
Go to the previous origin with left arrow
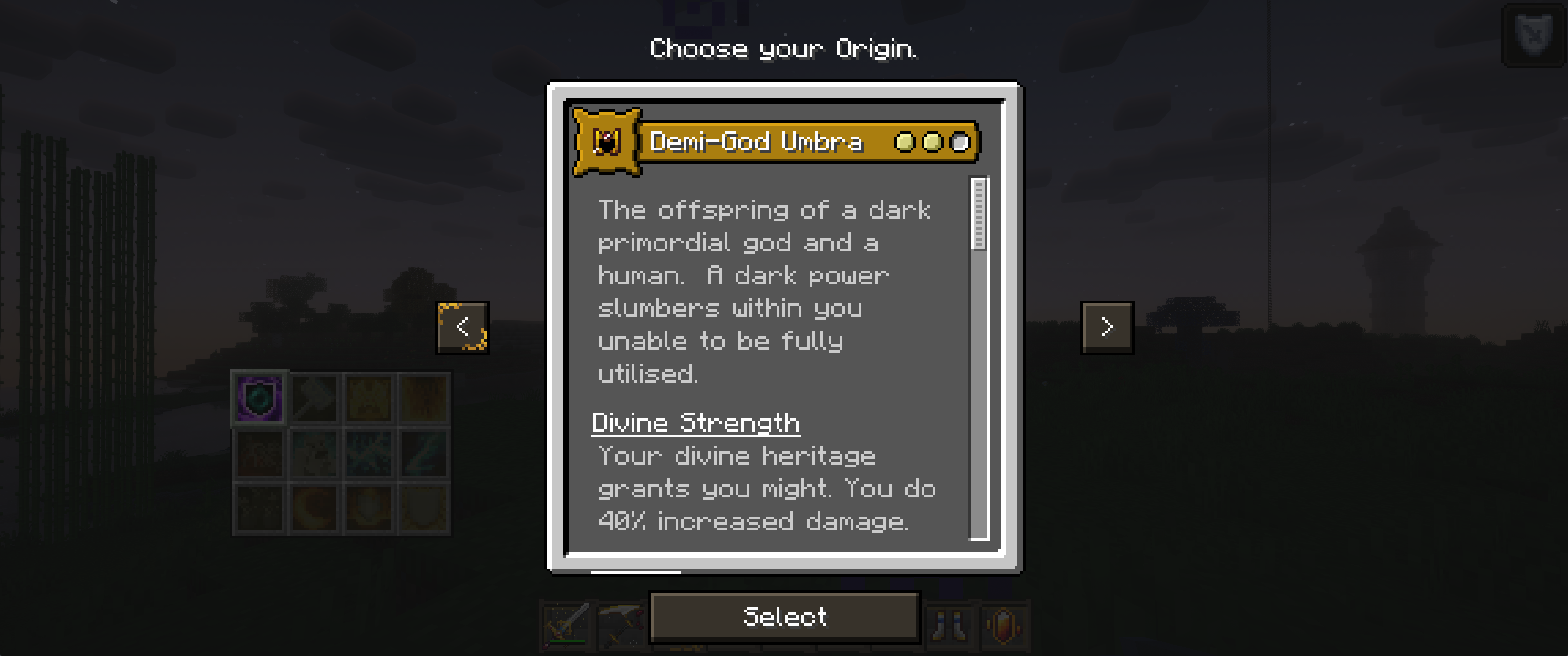click(463, 328)
